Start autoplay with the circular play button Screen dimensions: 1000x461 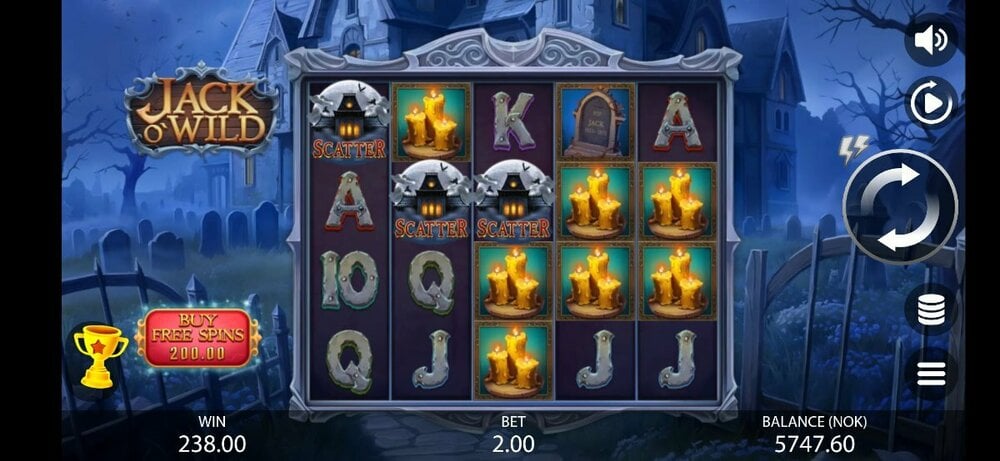pos(931,102)
